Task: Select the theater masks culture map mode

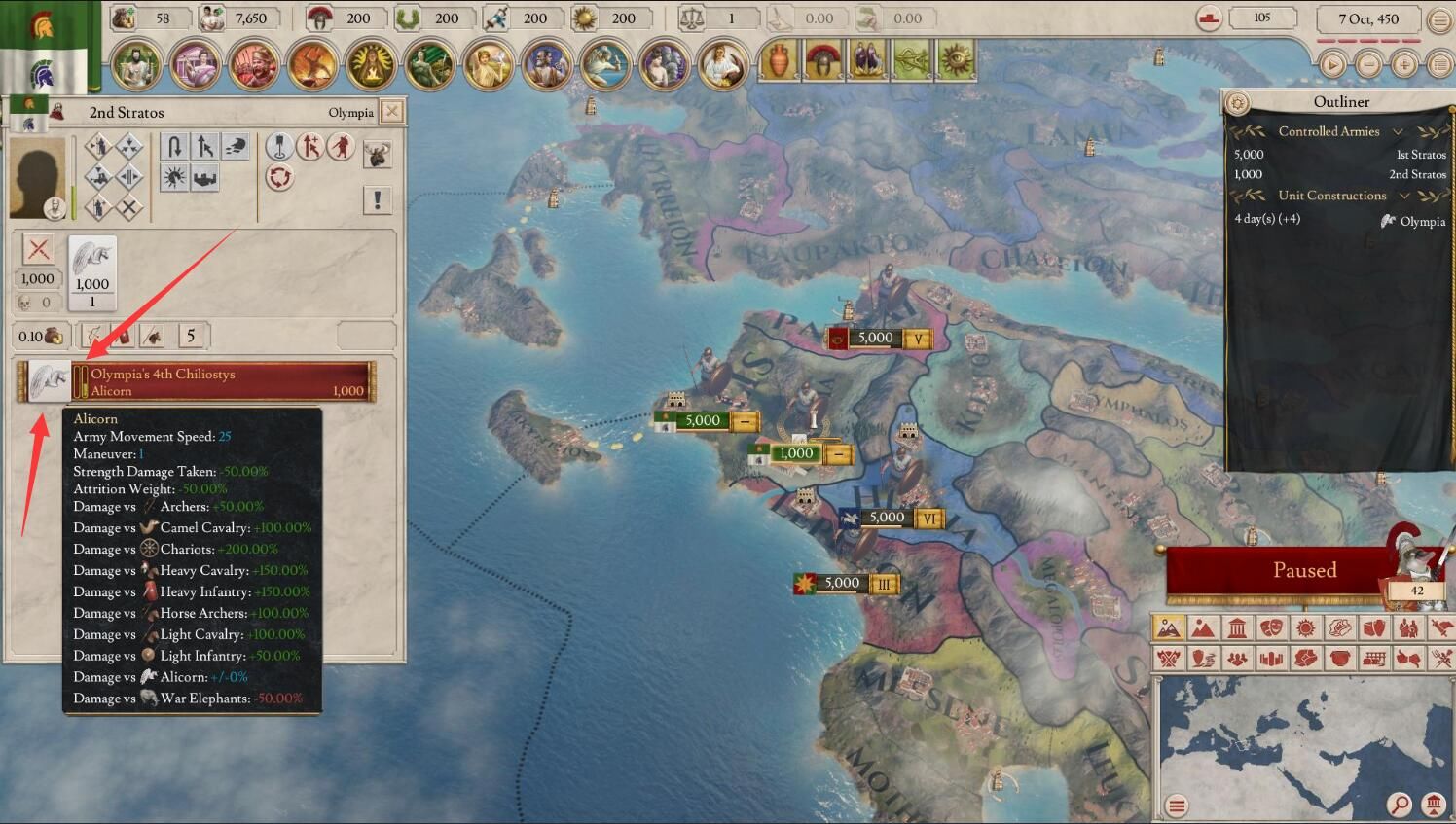Action: (x=1271, y=627)
